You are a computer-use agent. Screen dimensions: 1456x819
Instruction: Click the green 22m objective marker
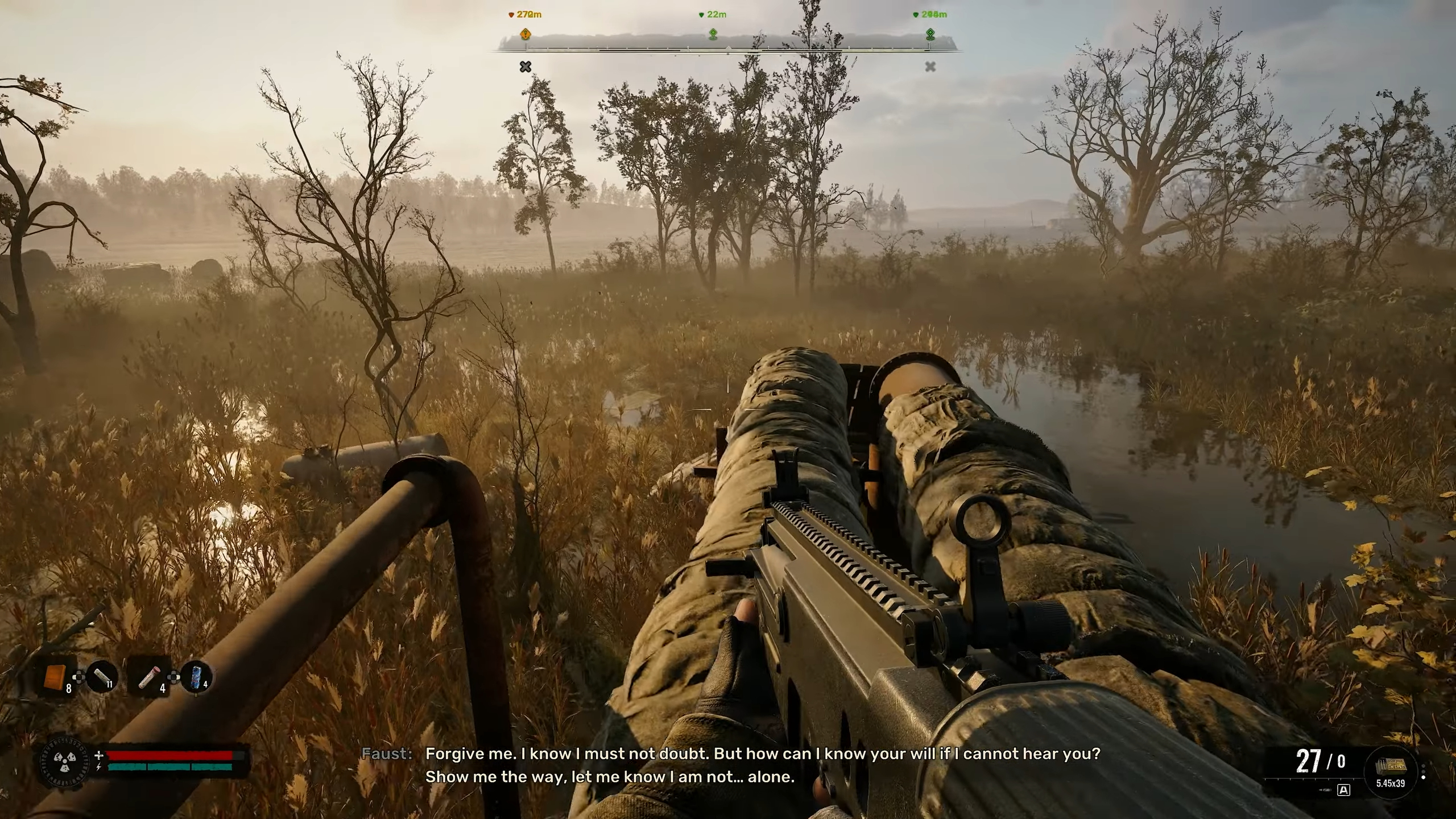(713, 34)
